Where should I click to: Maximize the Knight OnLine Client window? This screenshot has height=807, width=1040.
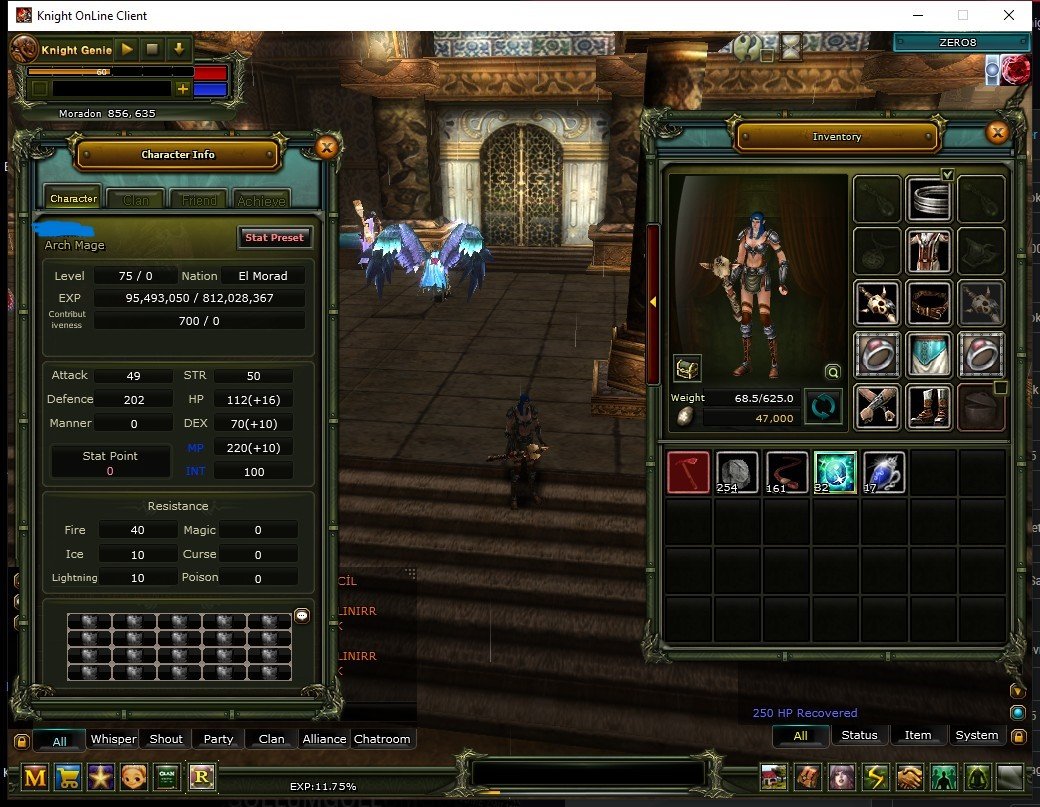point(963,15)
